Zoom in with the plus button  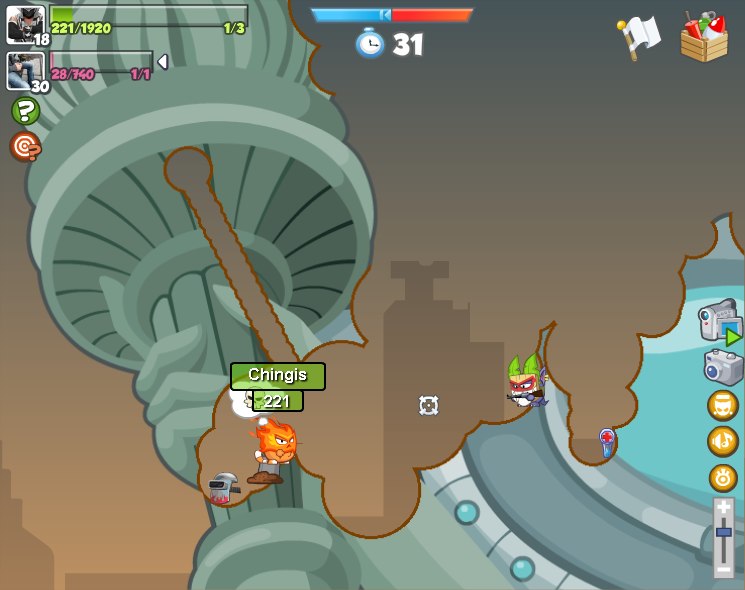(723, 507)
